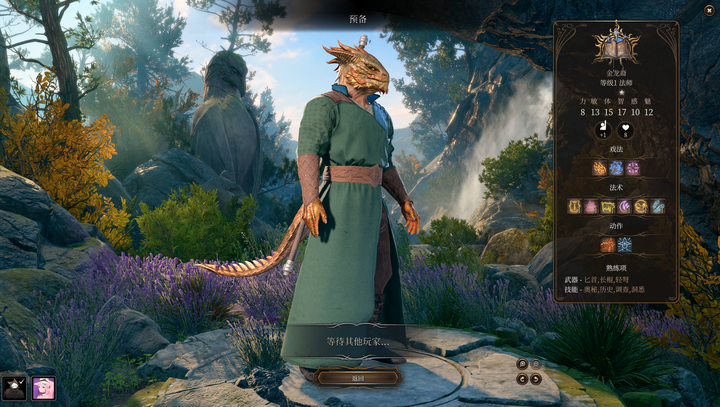The image size is (720, 407).
Task: Select the pink-haired character portrait
Action: (x=43, y=388)
